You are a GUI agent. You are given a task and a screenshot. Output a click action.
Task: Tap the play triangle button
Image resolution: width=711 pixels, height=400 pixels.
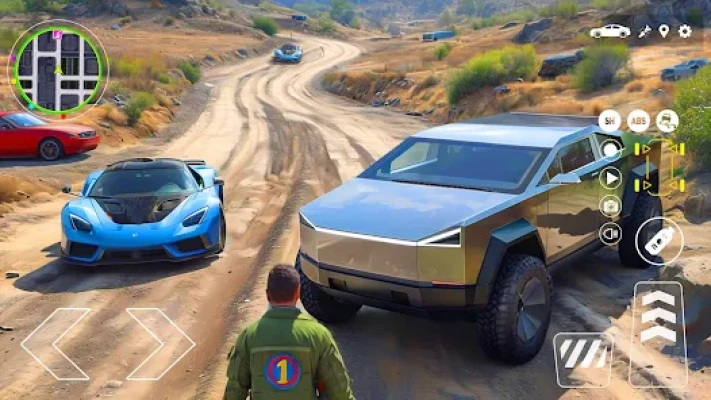pyautogui.click(x=610, y=179)
